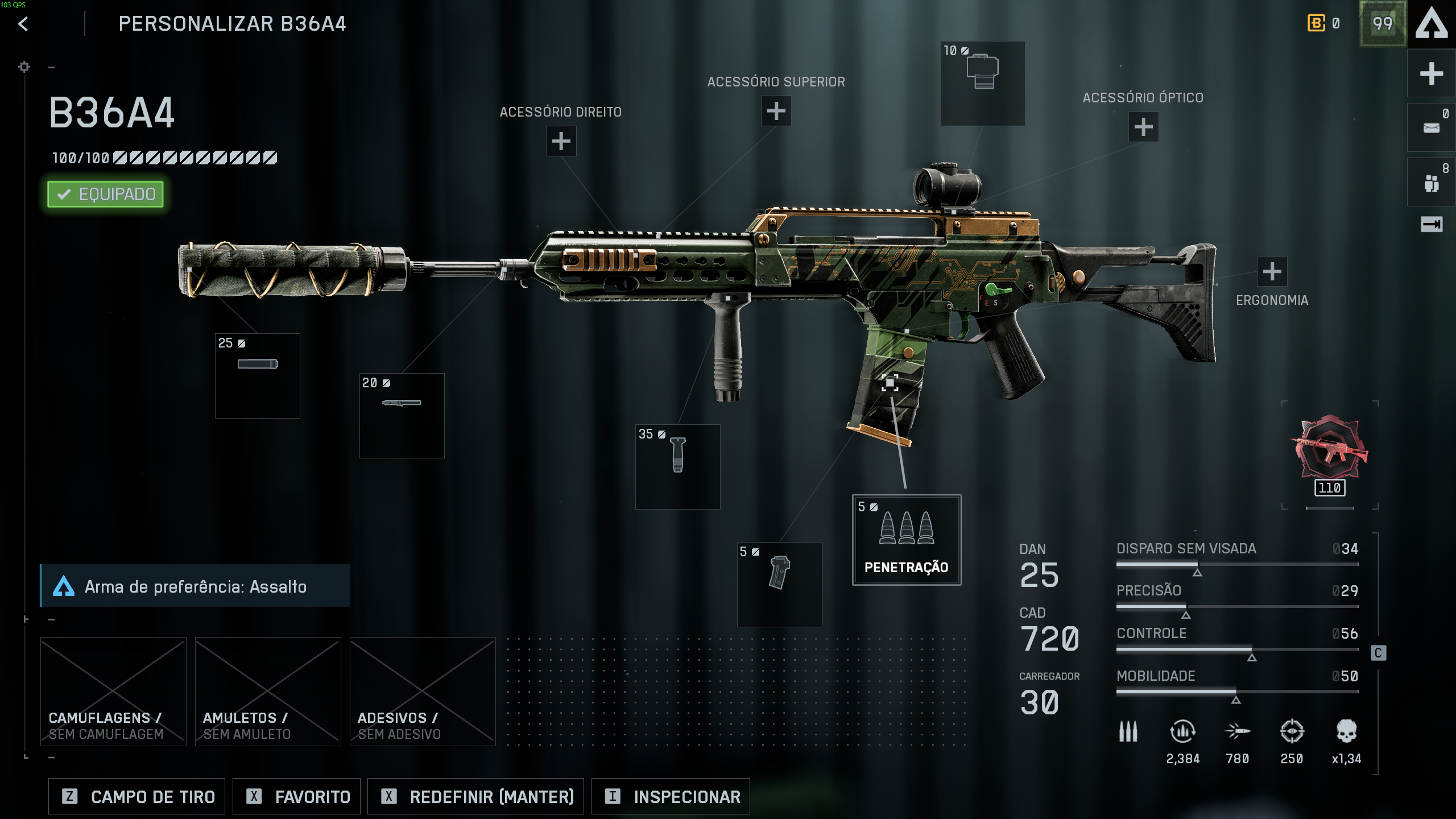Open the red weapon mastery badge
The image size is (1456, 819).
1329,449
